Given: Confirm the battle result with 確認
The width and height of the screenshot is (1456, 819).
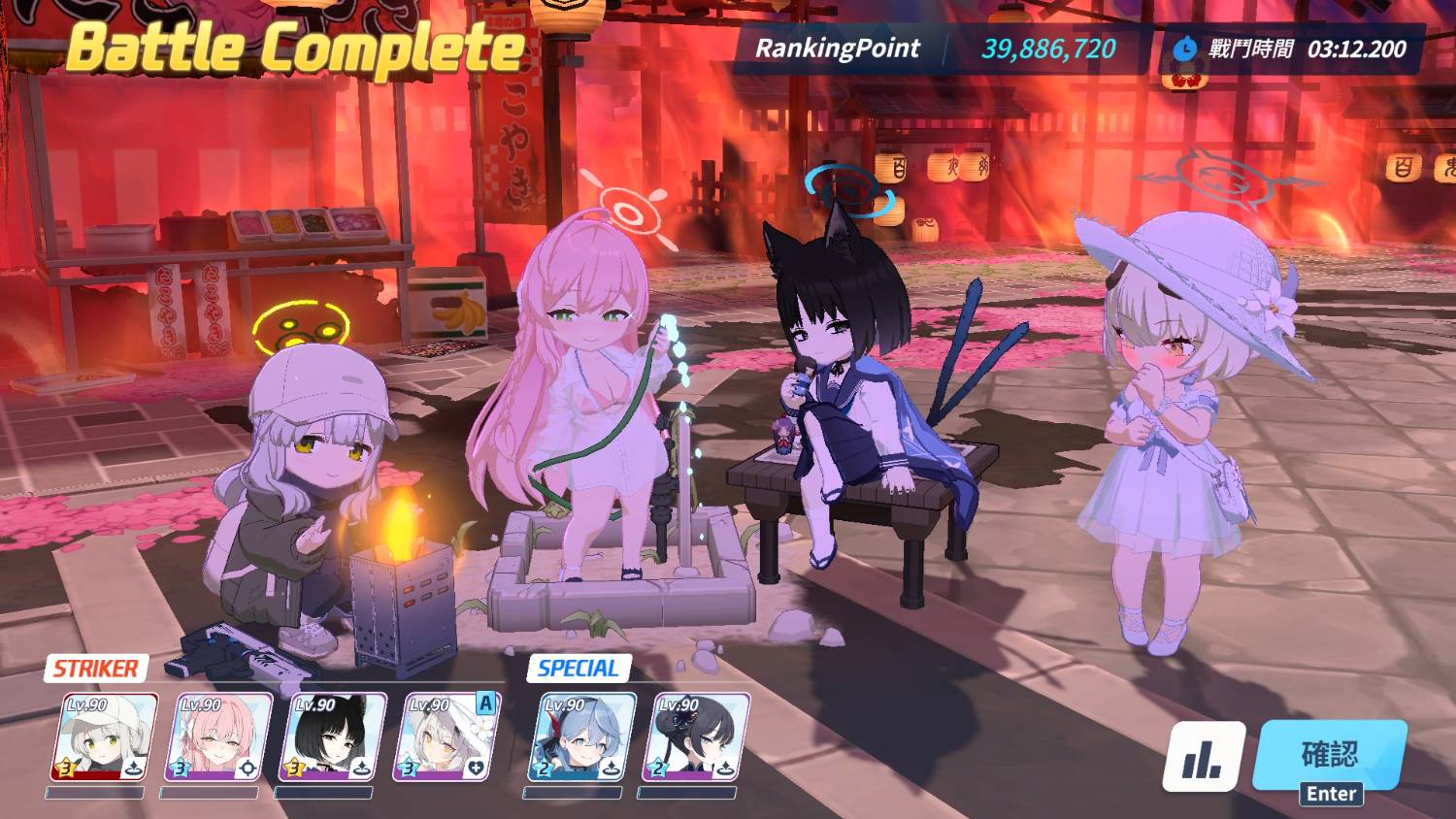Looking at the screenshot, I should [x=1330, y=757].
